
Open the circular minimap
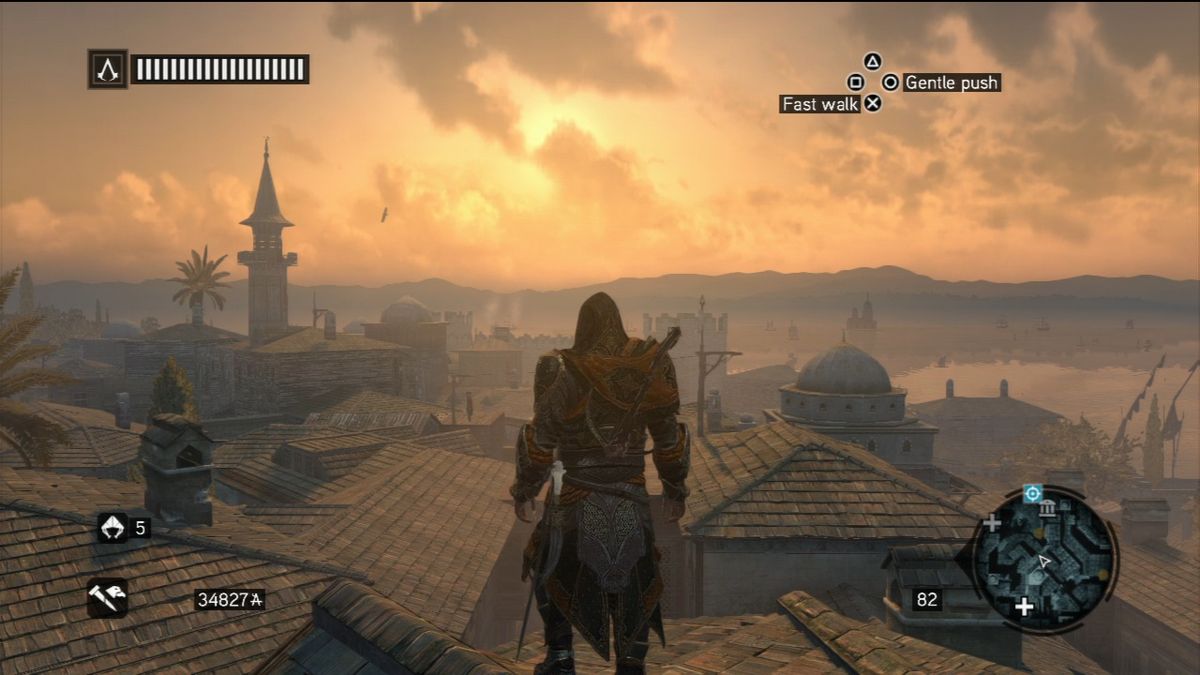(1043, 561)
